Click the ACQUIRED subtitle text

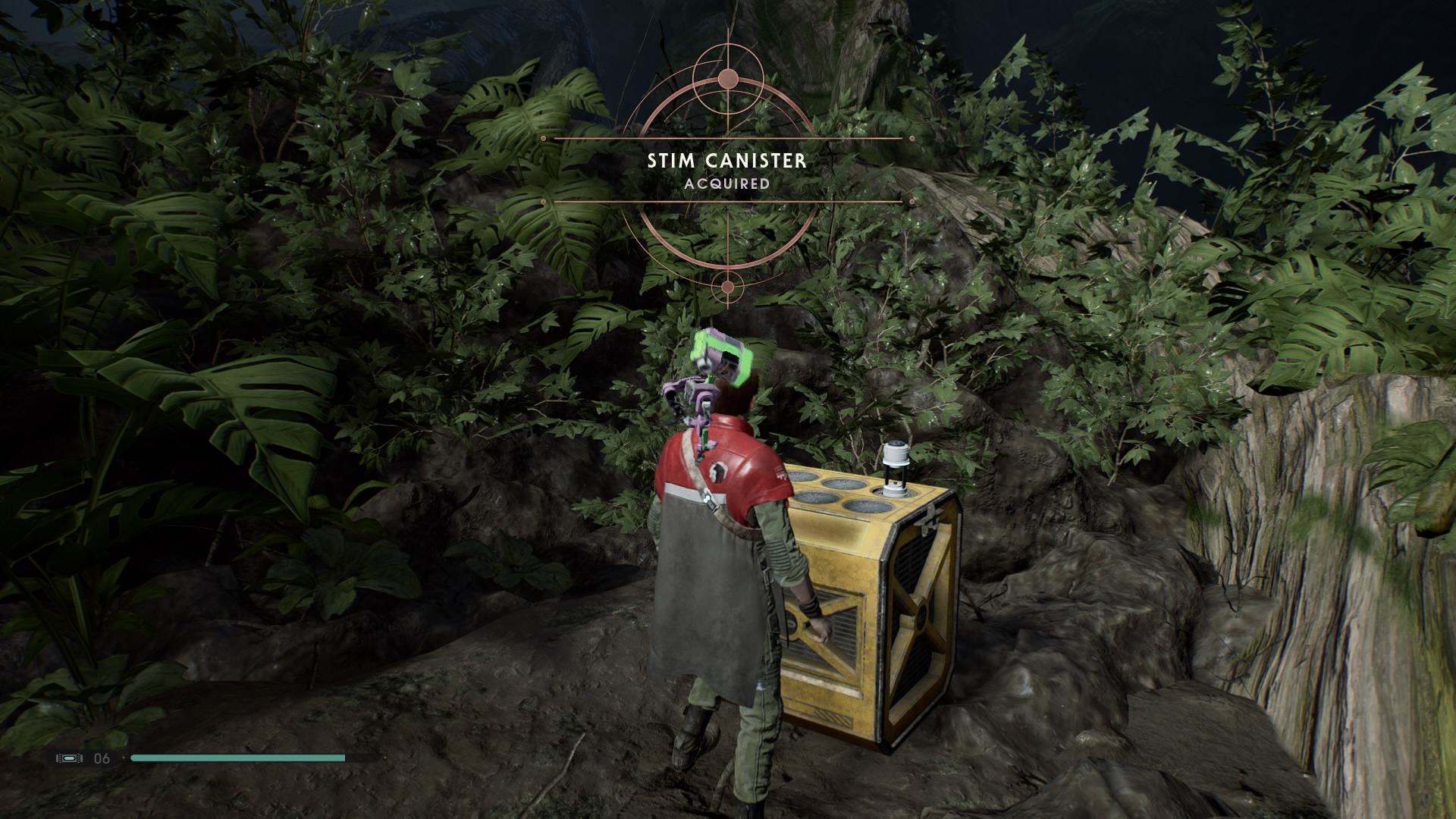tap(727, 183)
